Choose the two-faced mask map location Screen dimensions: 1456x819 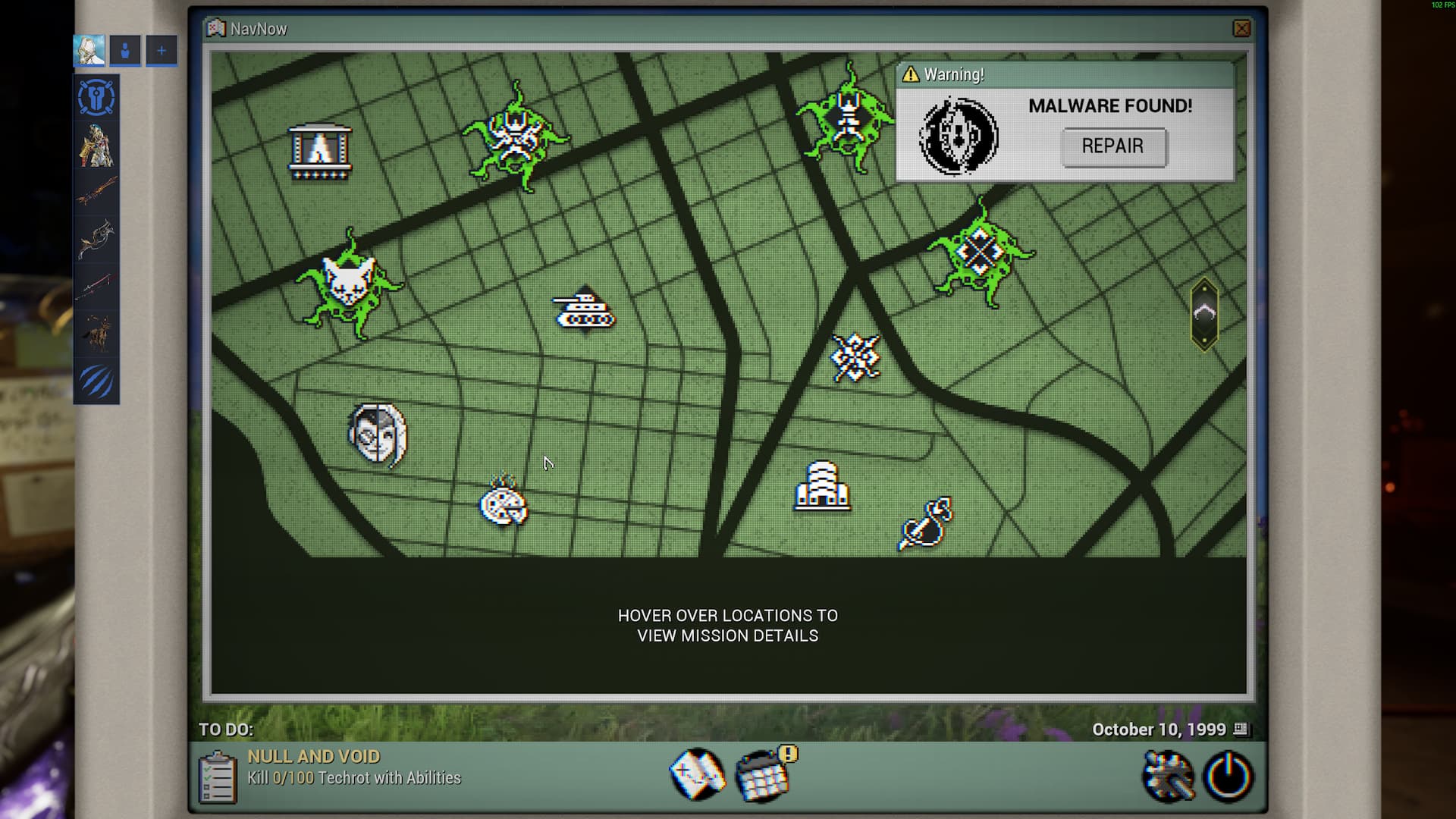point(378,435)
